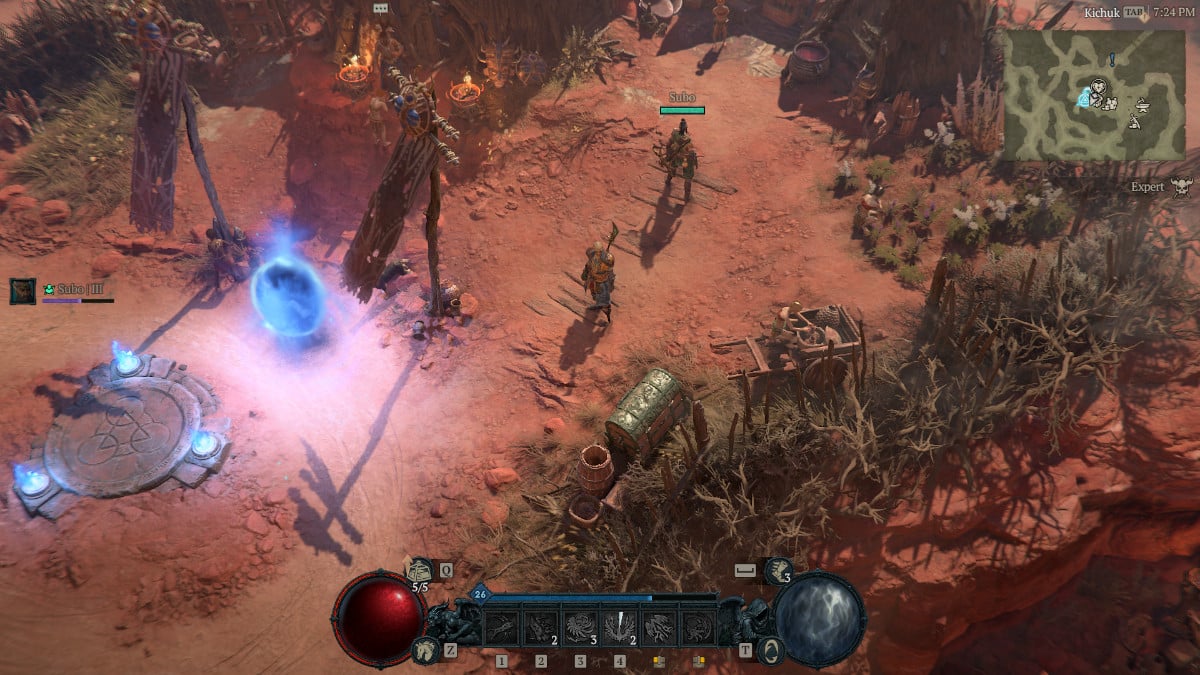Open the chat bubble icon at the top

[x=380, y=8]
